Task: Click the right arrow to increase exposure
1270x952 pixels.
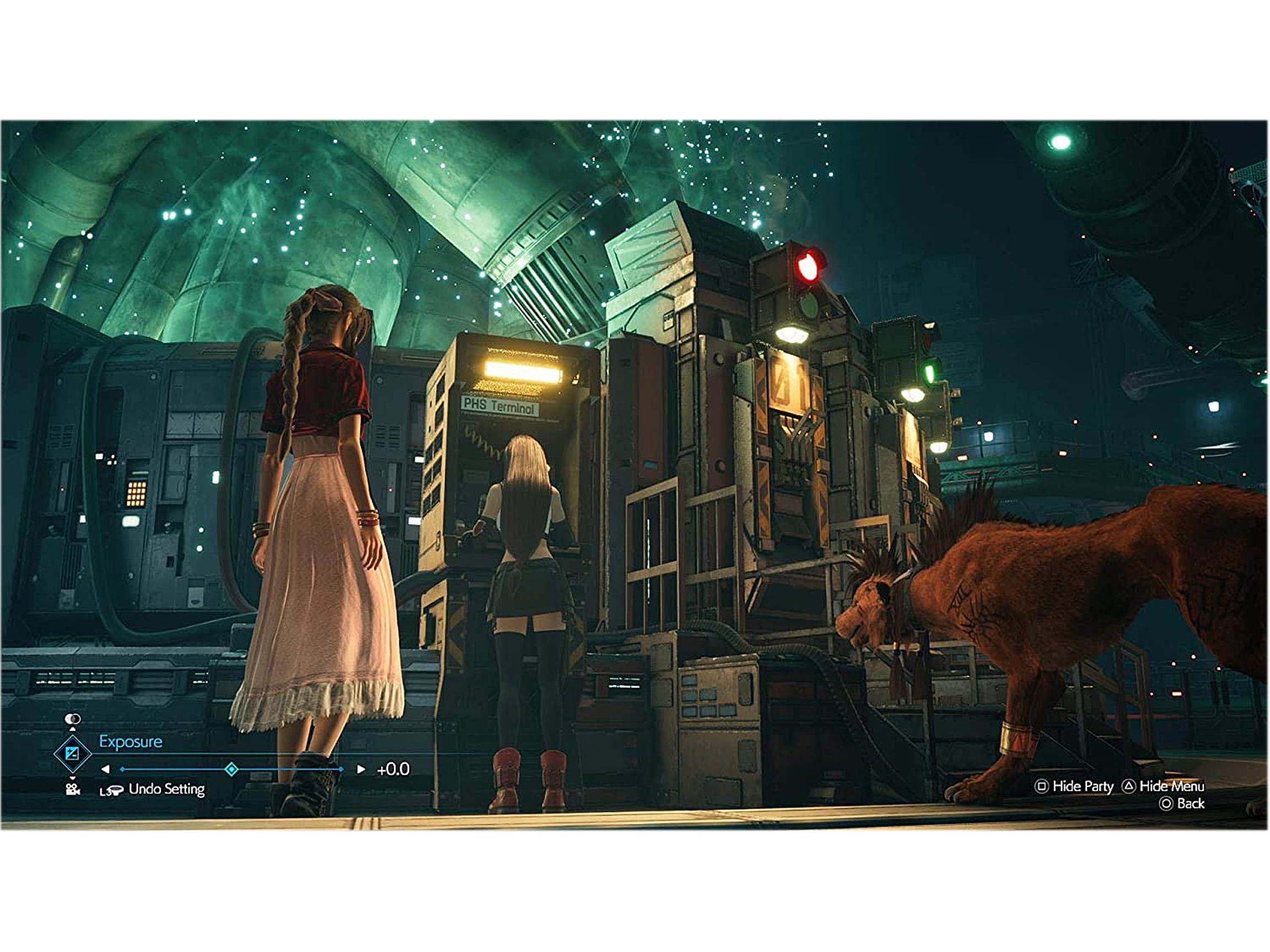Action: coord(360,769)
